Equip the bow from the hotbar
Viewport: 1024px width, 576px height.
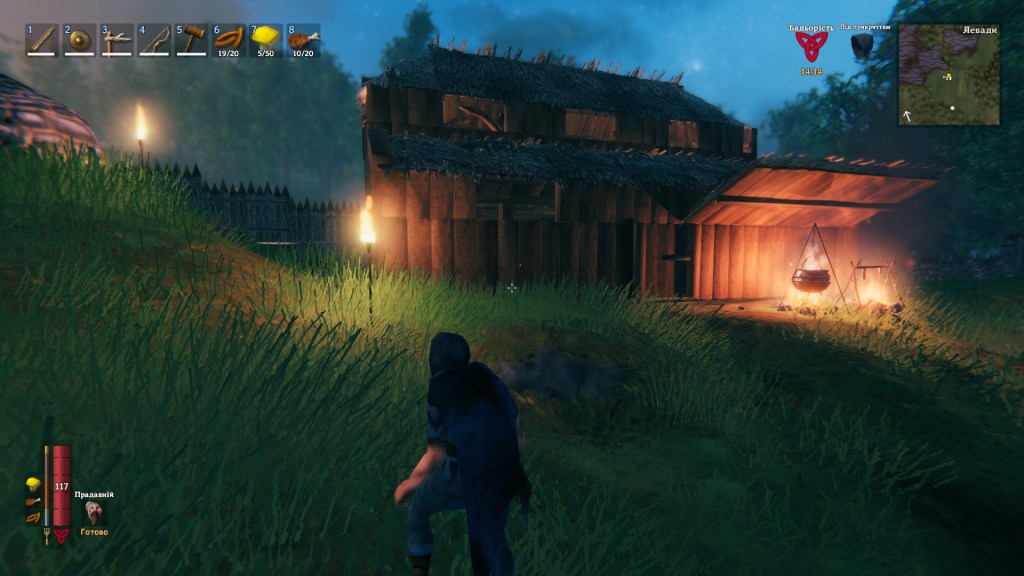[154, 40]
